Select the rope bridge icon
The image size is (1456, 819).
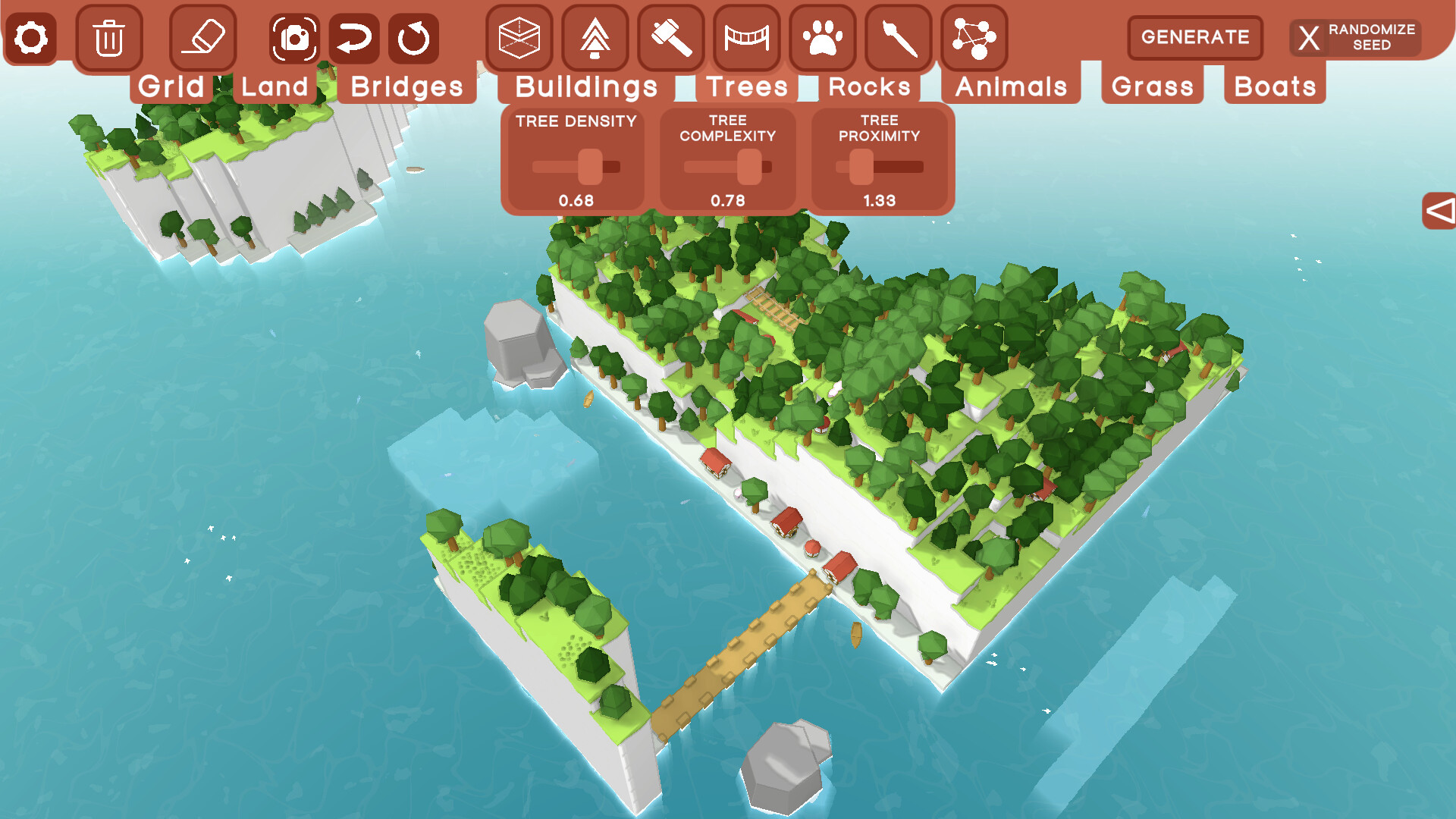[748, 37]
